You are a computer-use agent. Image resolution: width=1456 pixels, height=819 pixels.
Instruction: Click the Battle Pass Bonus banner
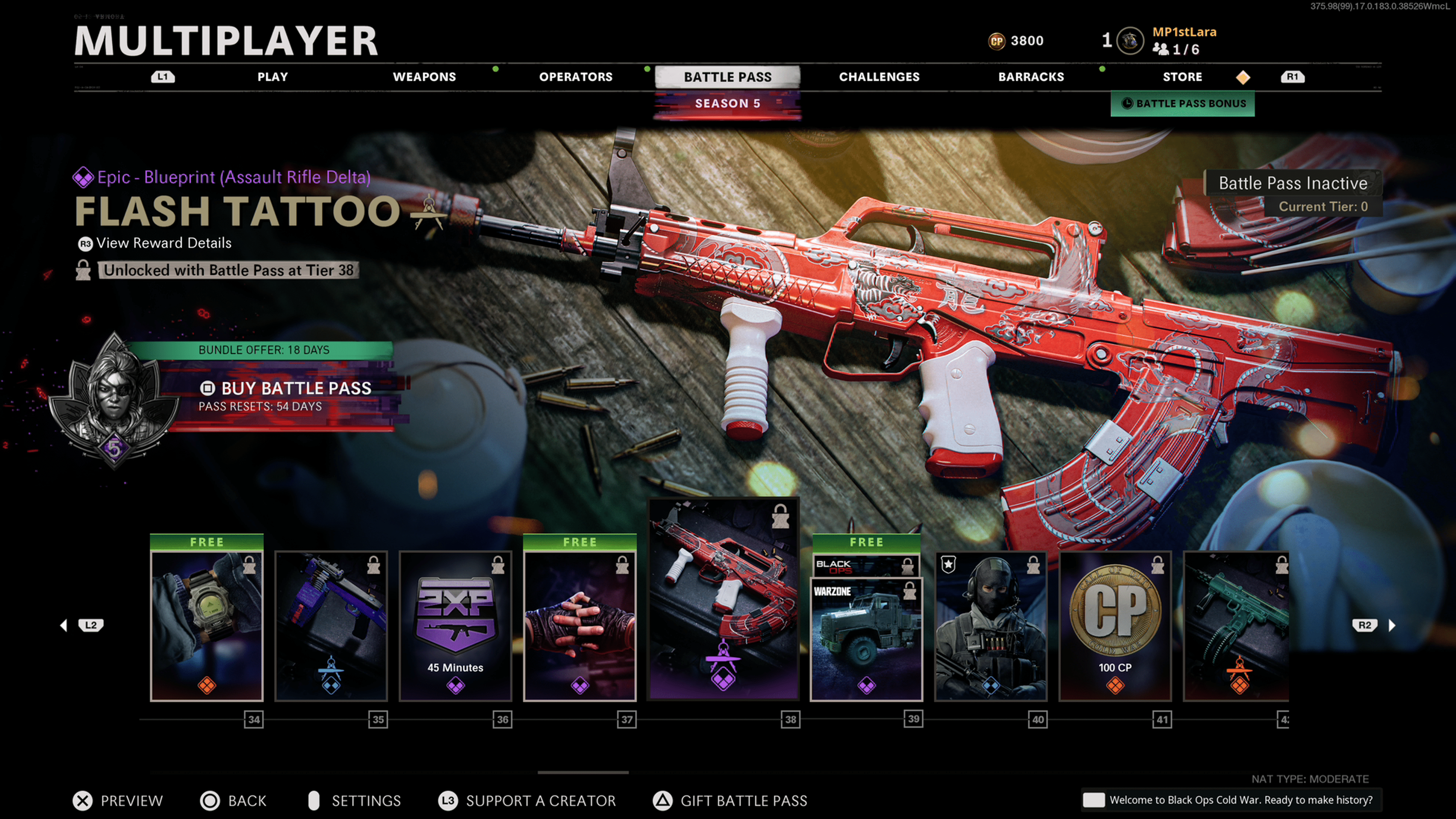(x=1183, y=104)
